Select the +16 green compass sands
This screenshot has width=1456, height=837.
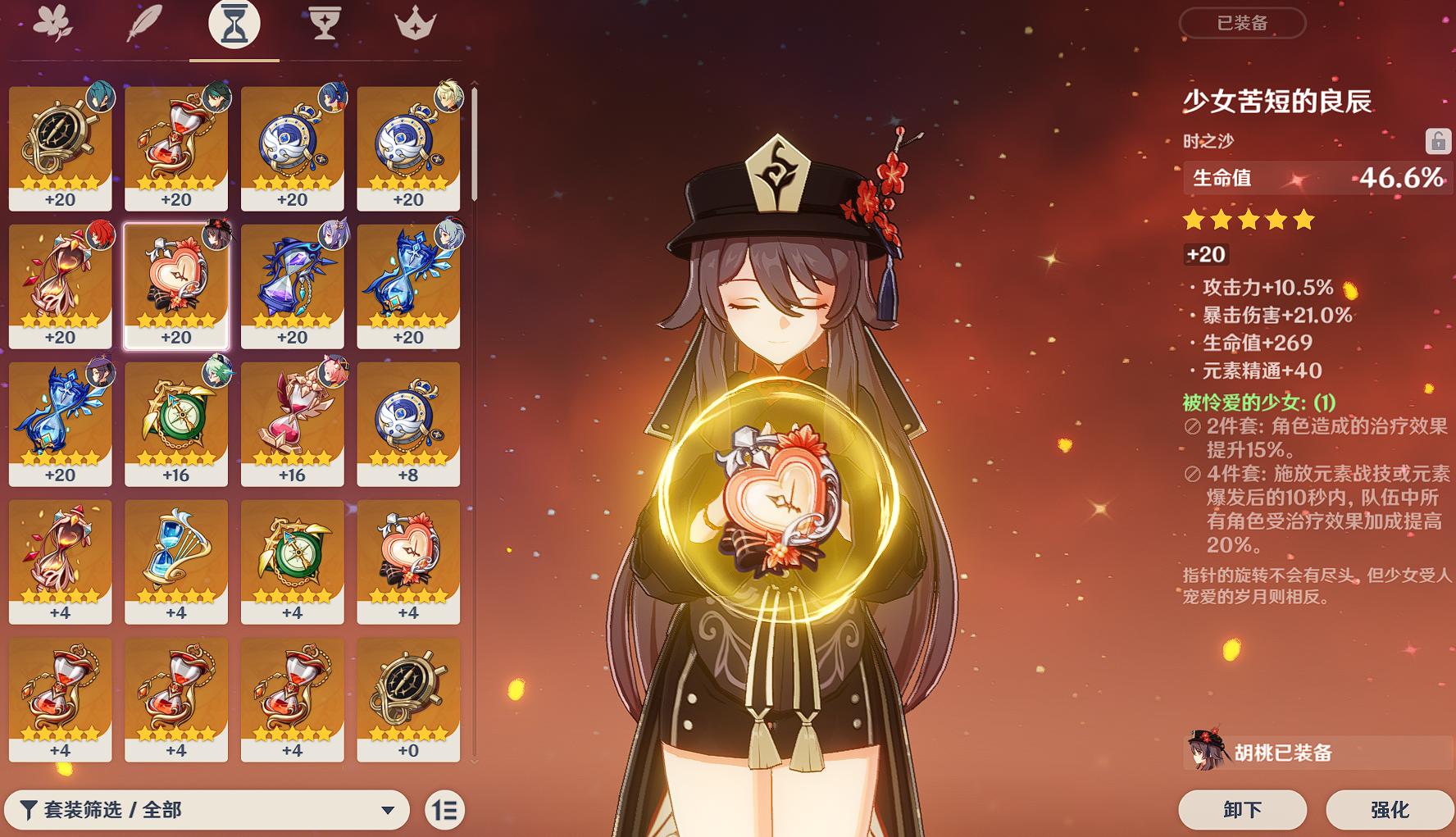176,424
